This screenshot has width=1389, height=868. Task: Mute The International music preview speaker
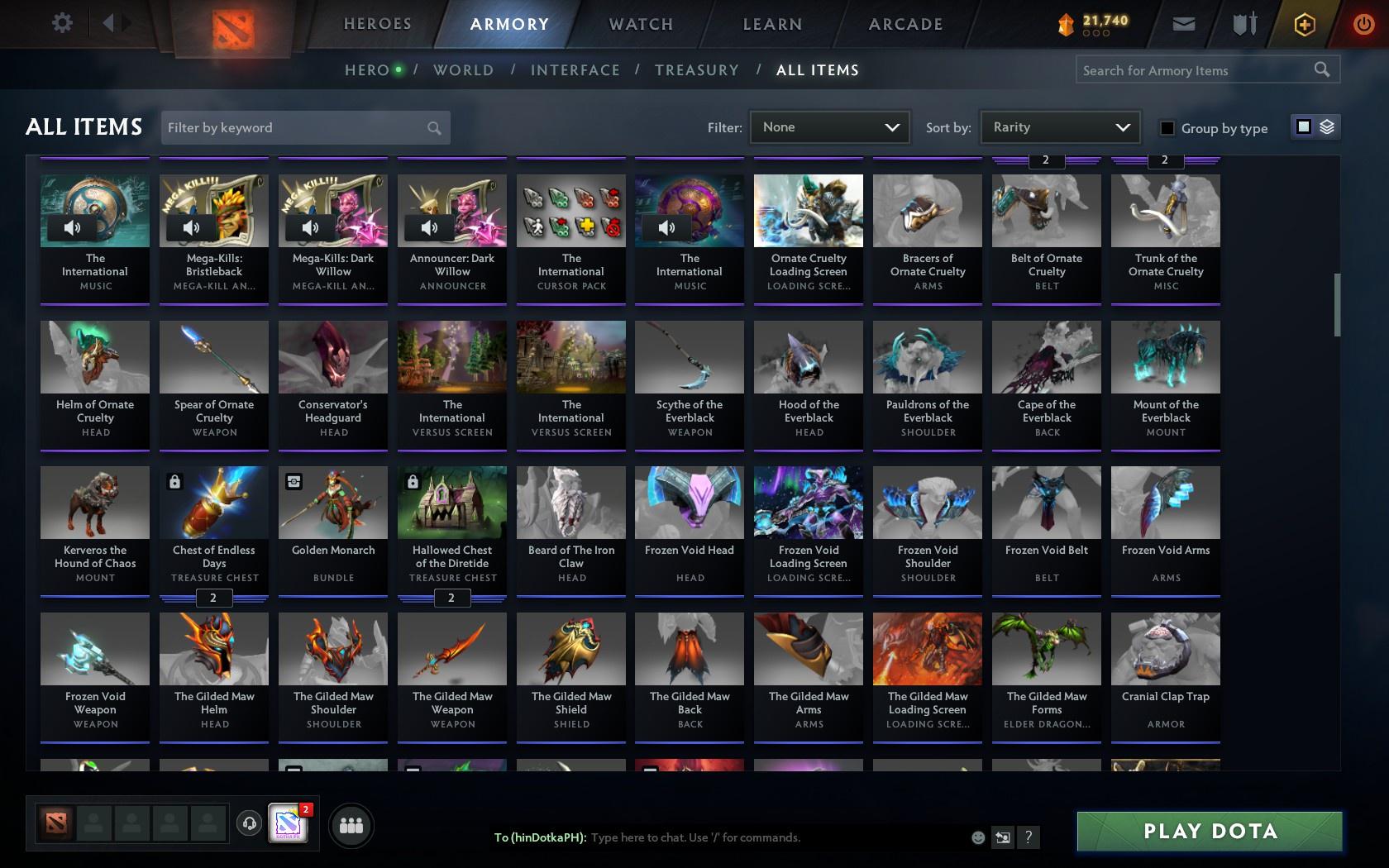[73, 227]
